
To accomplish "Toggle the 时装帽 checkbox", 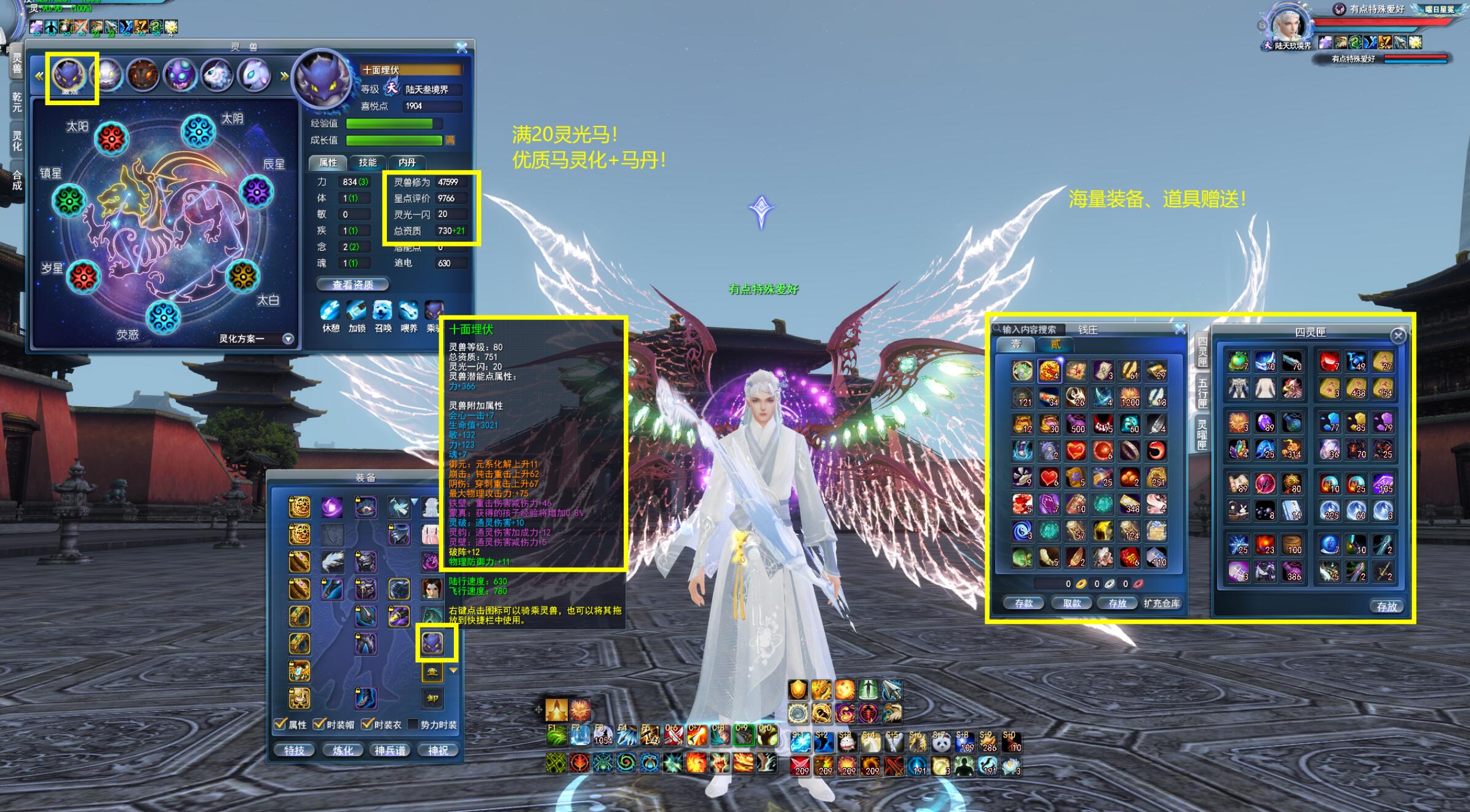I will pos(319,724).
